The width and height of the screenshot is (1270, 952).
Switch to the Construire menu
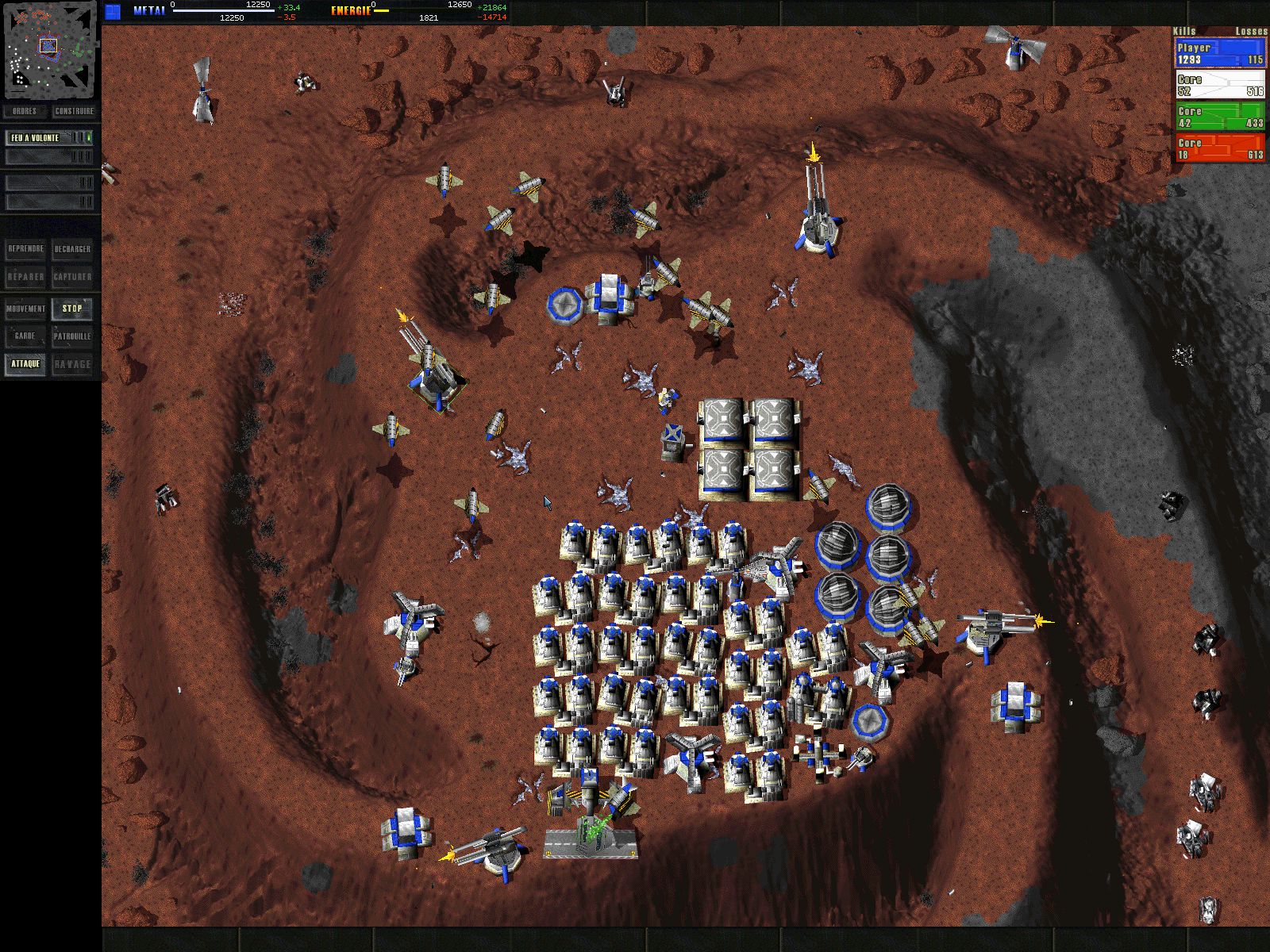click(75, 111)
